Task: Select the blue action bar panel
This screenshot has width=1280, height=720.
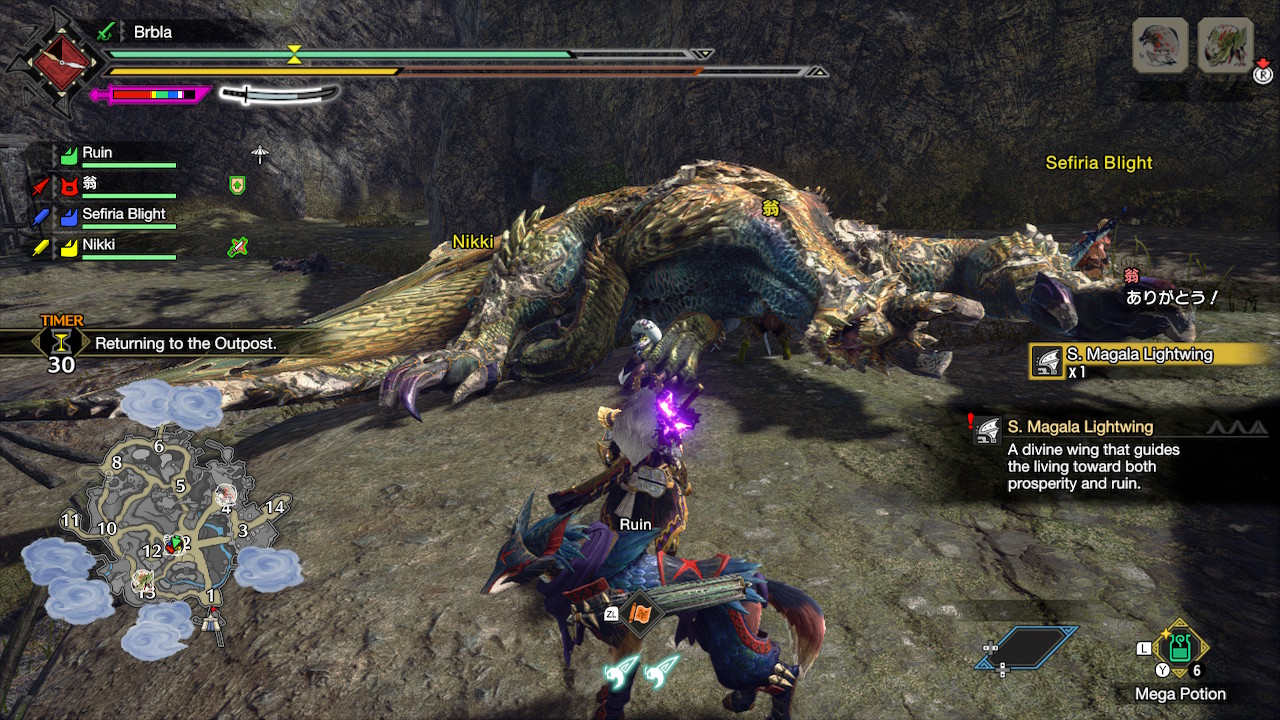Action: pyautogui.click(x=1027, y=647)
